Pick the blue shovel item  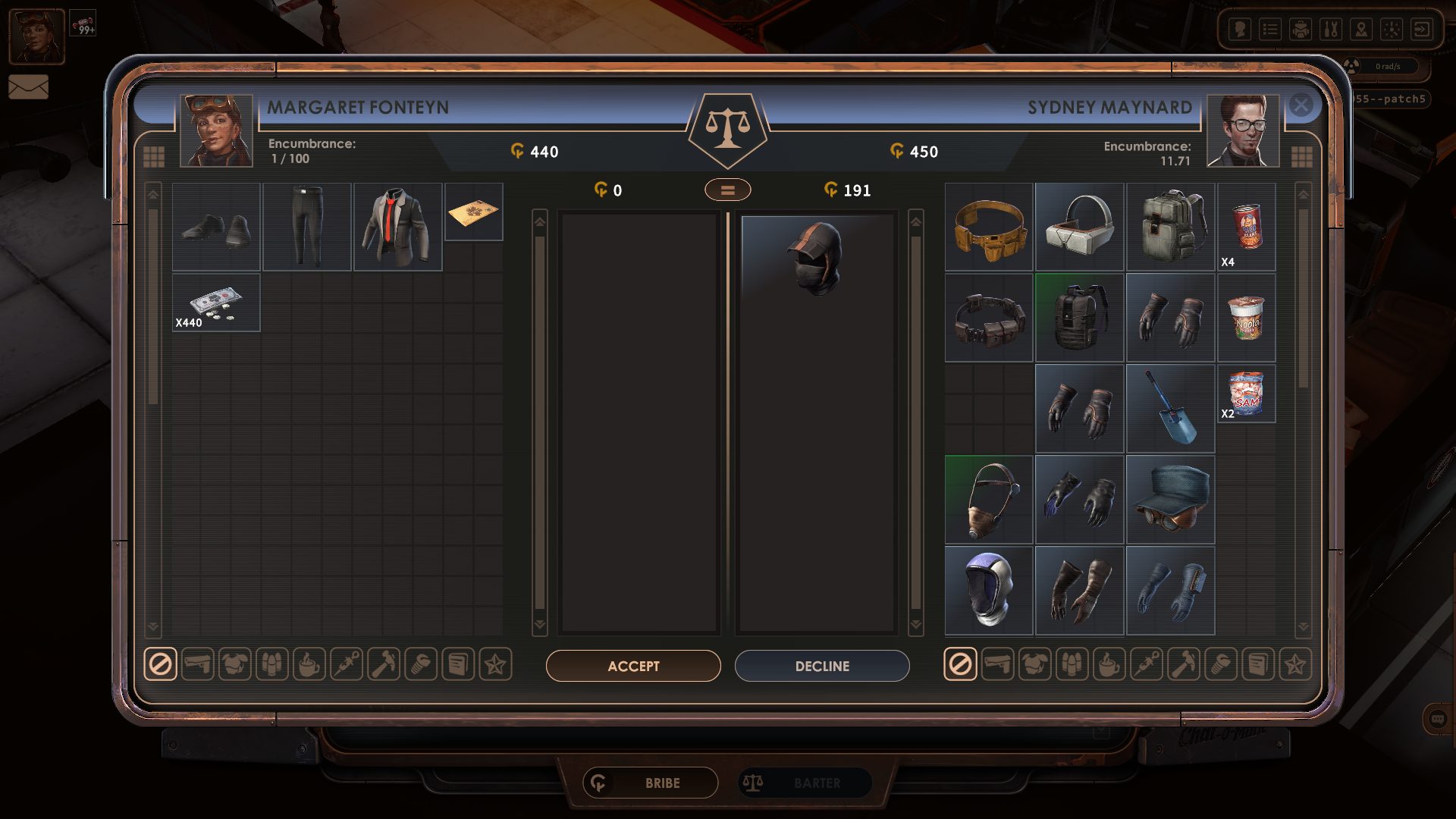pos(1170,409)
